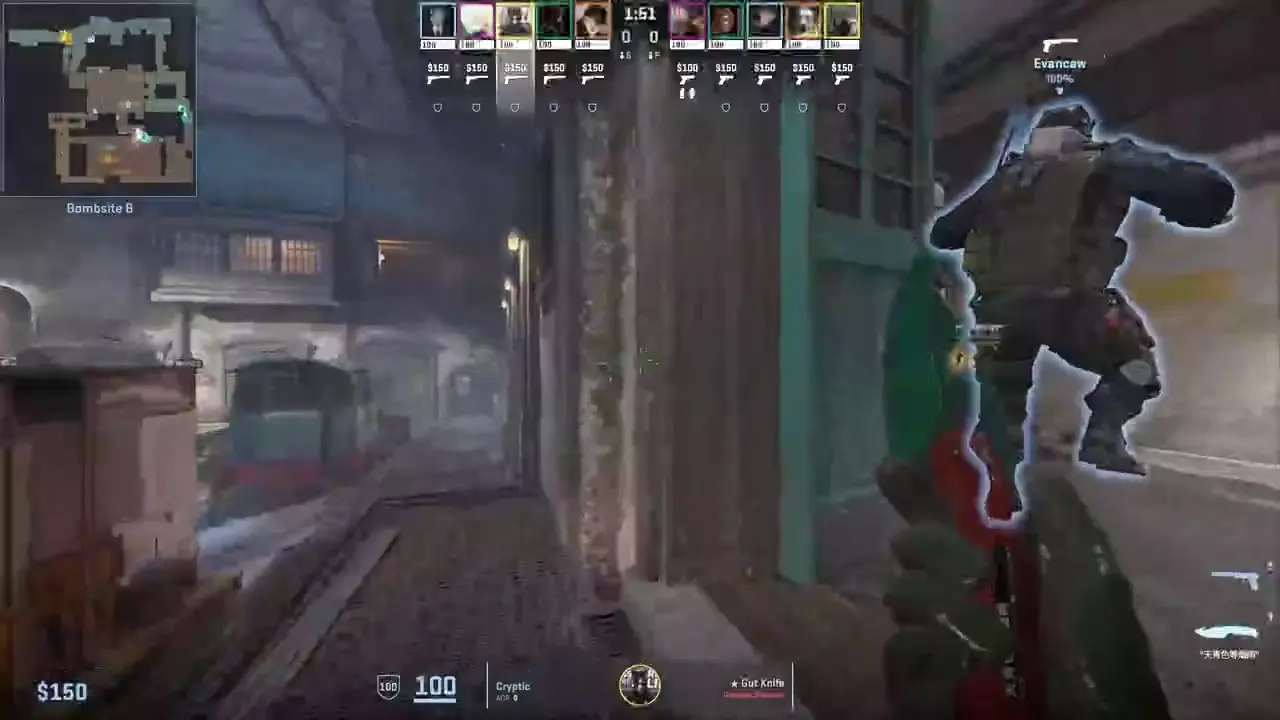Screen dimensions: 1280x720
Task: Click the Evancaw player nametag
Action: pos(1059,62)
